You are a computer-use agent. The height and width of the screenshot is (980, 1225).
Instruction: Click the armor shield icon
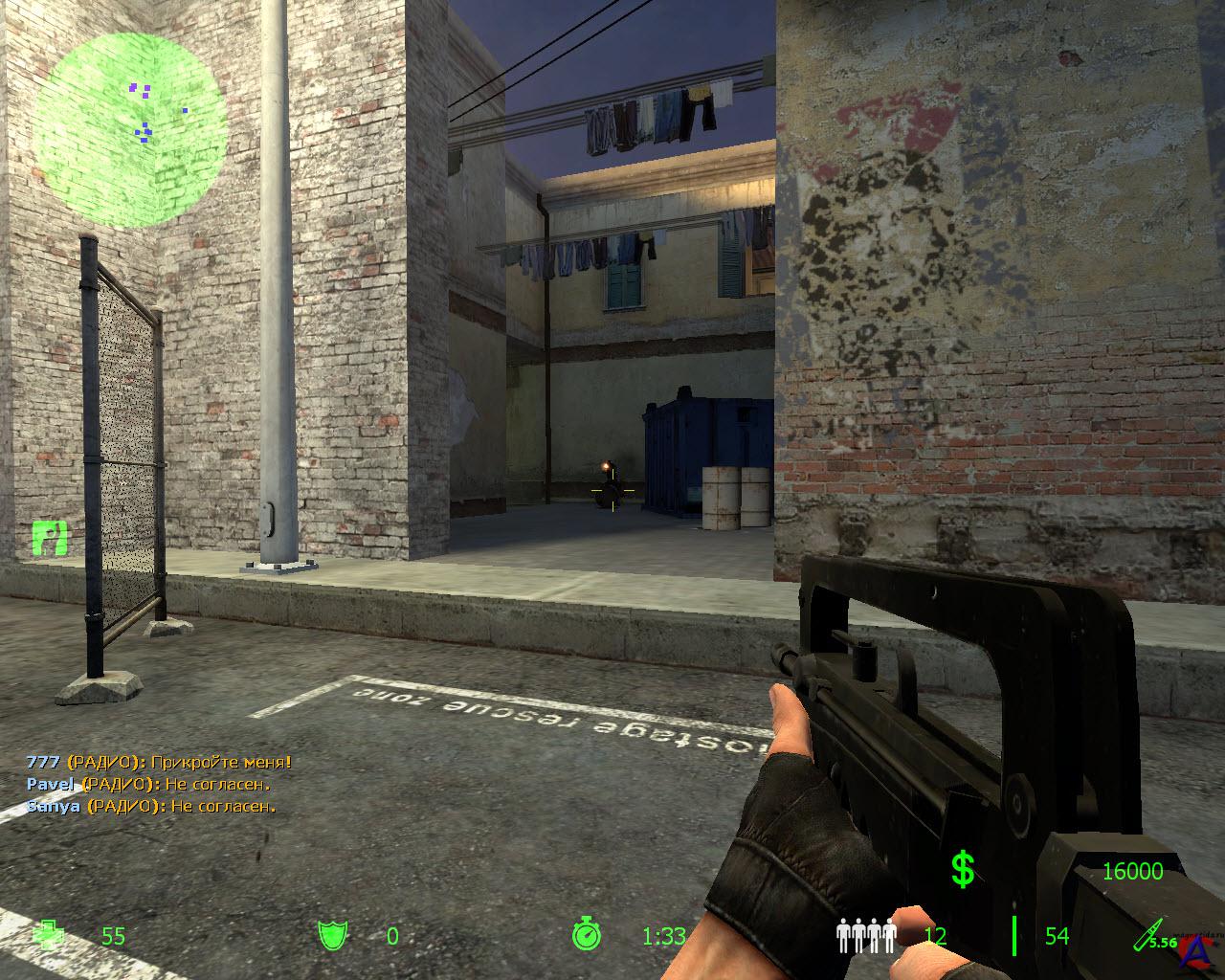[332, 935]
